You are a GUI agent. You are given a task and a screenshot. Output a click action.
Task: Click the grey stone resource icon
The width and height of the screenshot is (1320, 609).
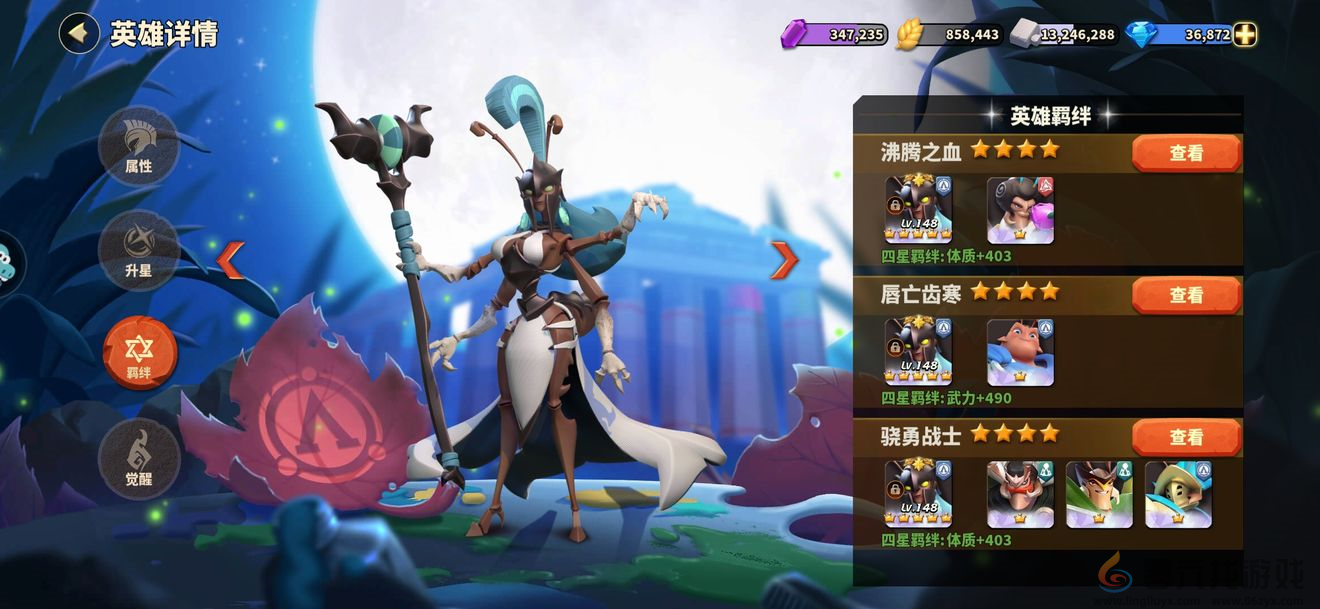pyautogui.click(x=1026, y=35)
